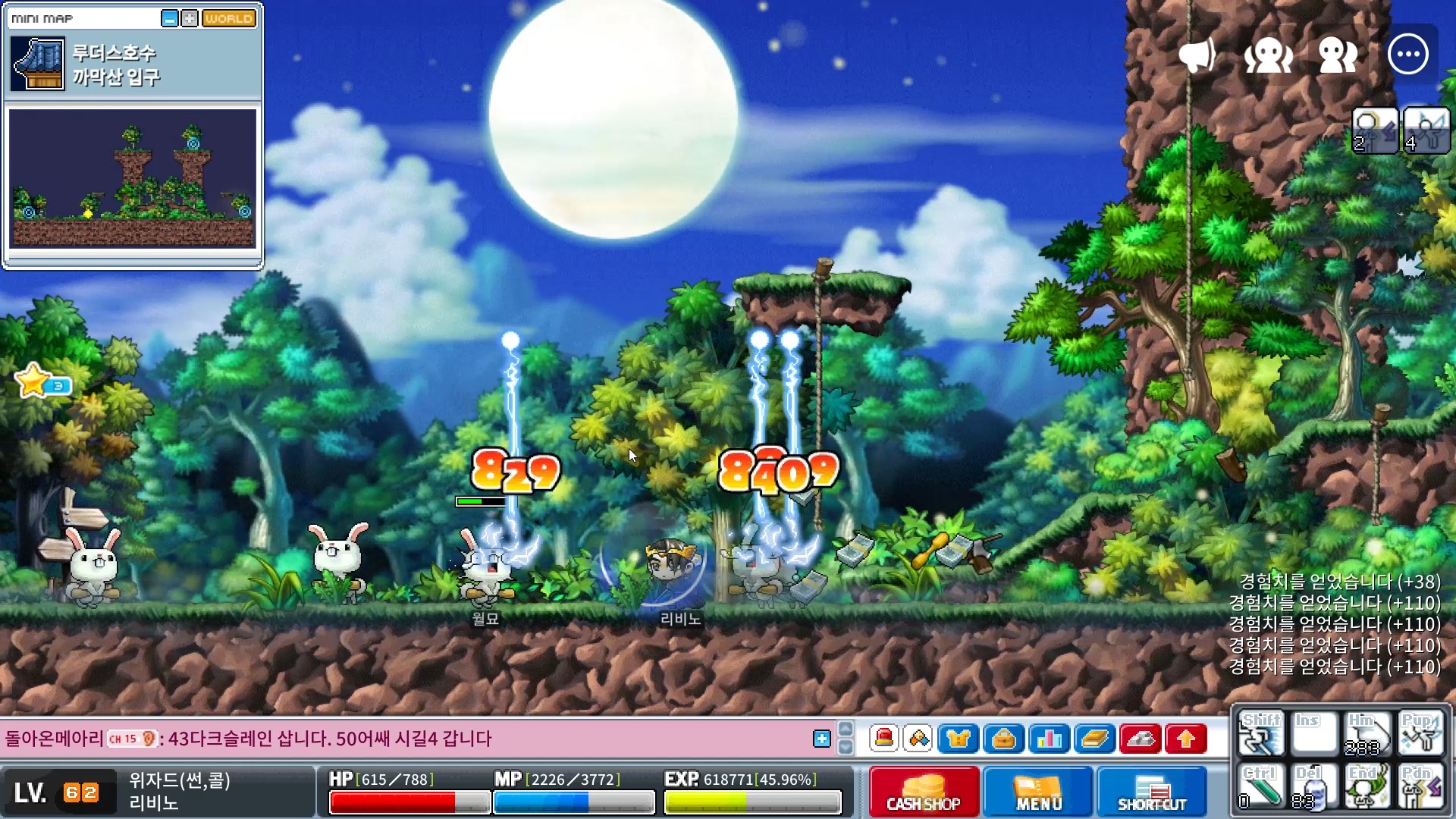
Task: Open the MENU button
Action: point(1038,791)
